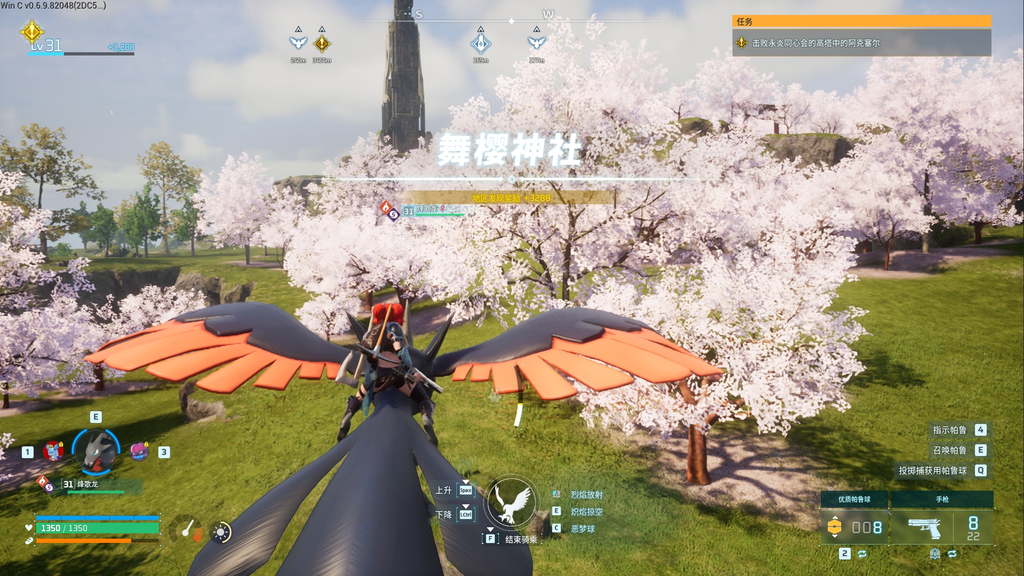This screenshot has width=1024, height=576.
Task: Select the handgun weapon slot
Action: [x=941, y=526]
